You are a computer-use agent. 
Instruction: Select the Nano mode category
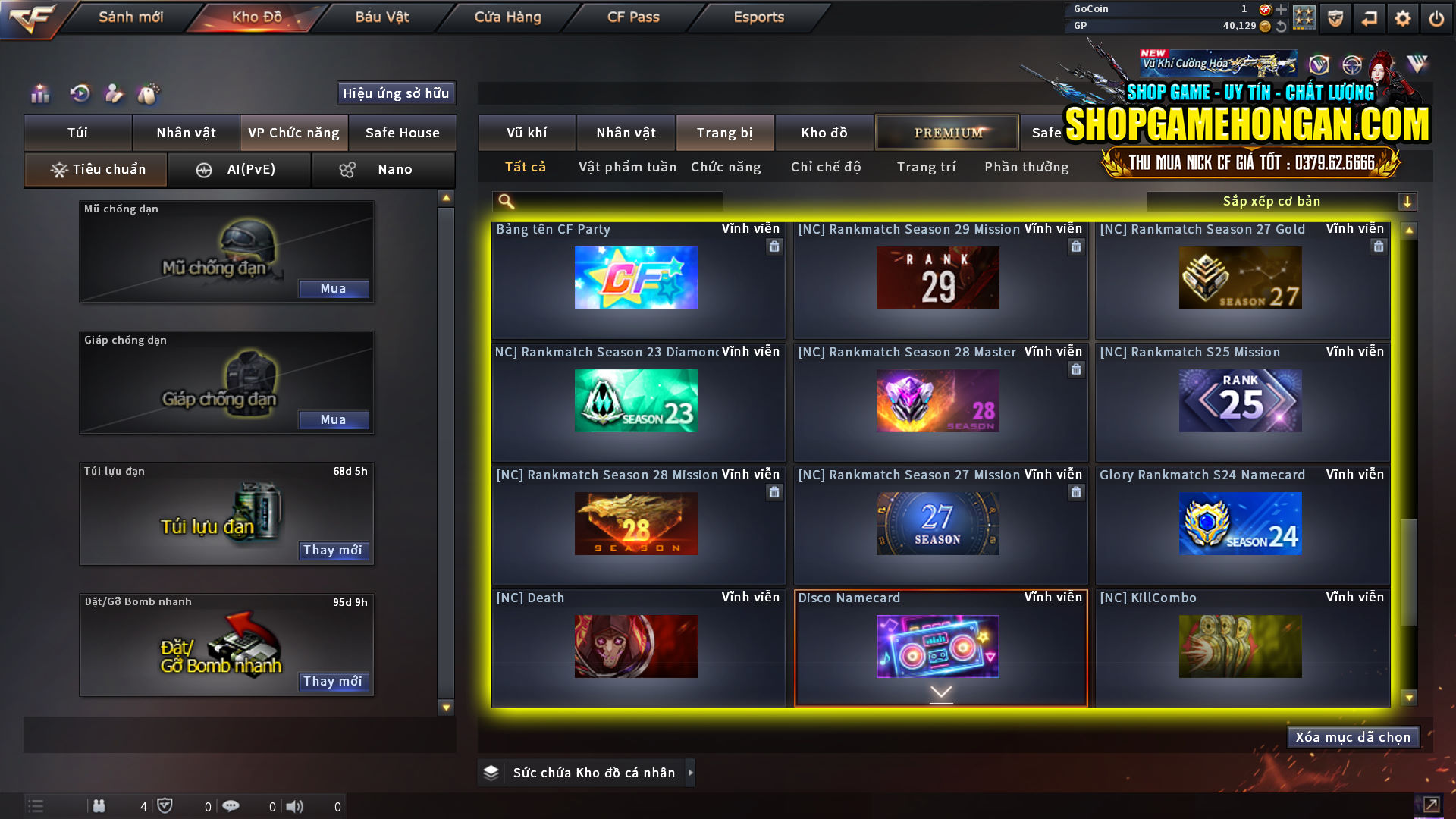point(383,169)
